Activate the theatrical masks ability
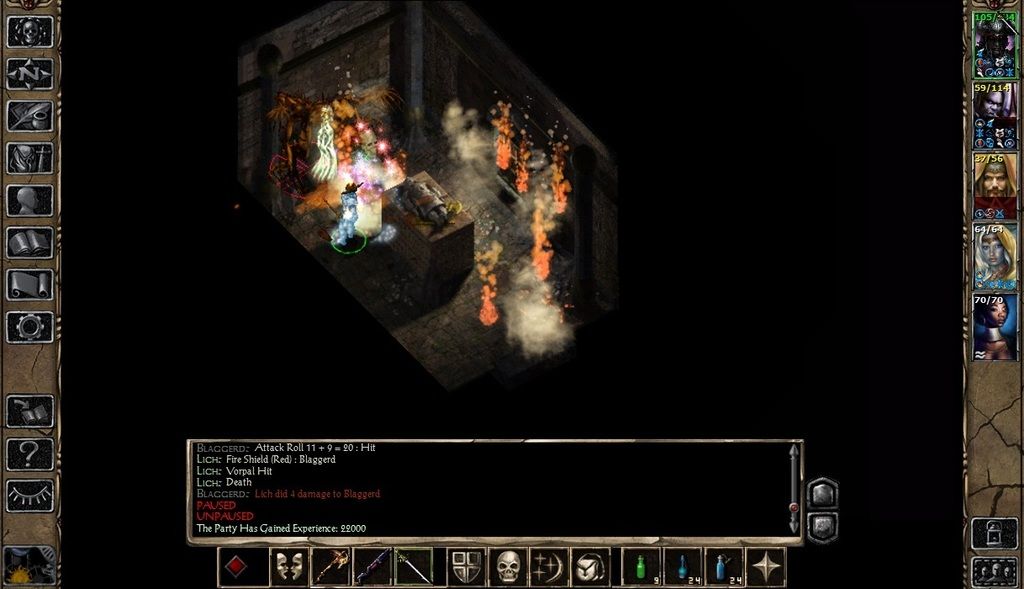The width and height of the screenshot is (1024, 589). click(x=289, y=567)
